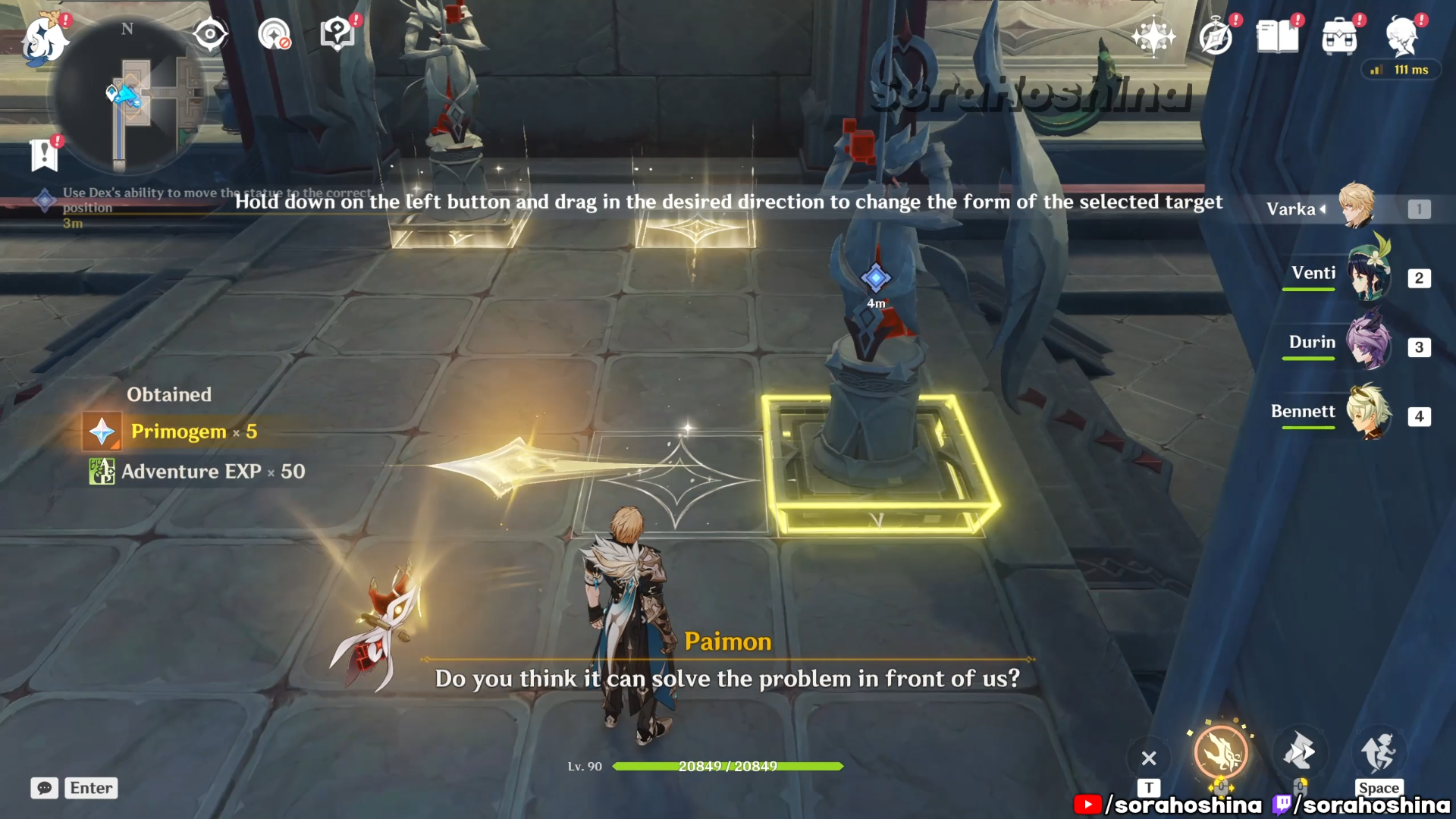This screenshot has width=1456, height=819.
Task: Click the arrow-shaped ability icon beside jump
Action: coord(1299,753)
